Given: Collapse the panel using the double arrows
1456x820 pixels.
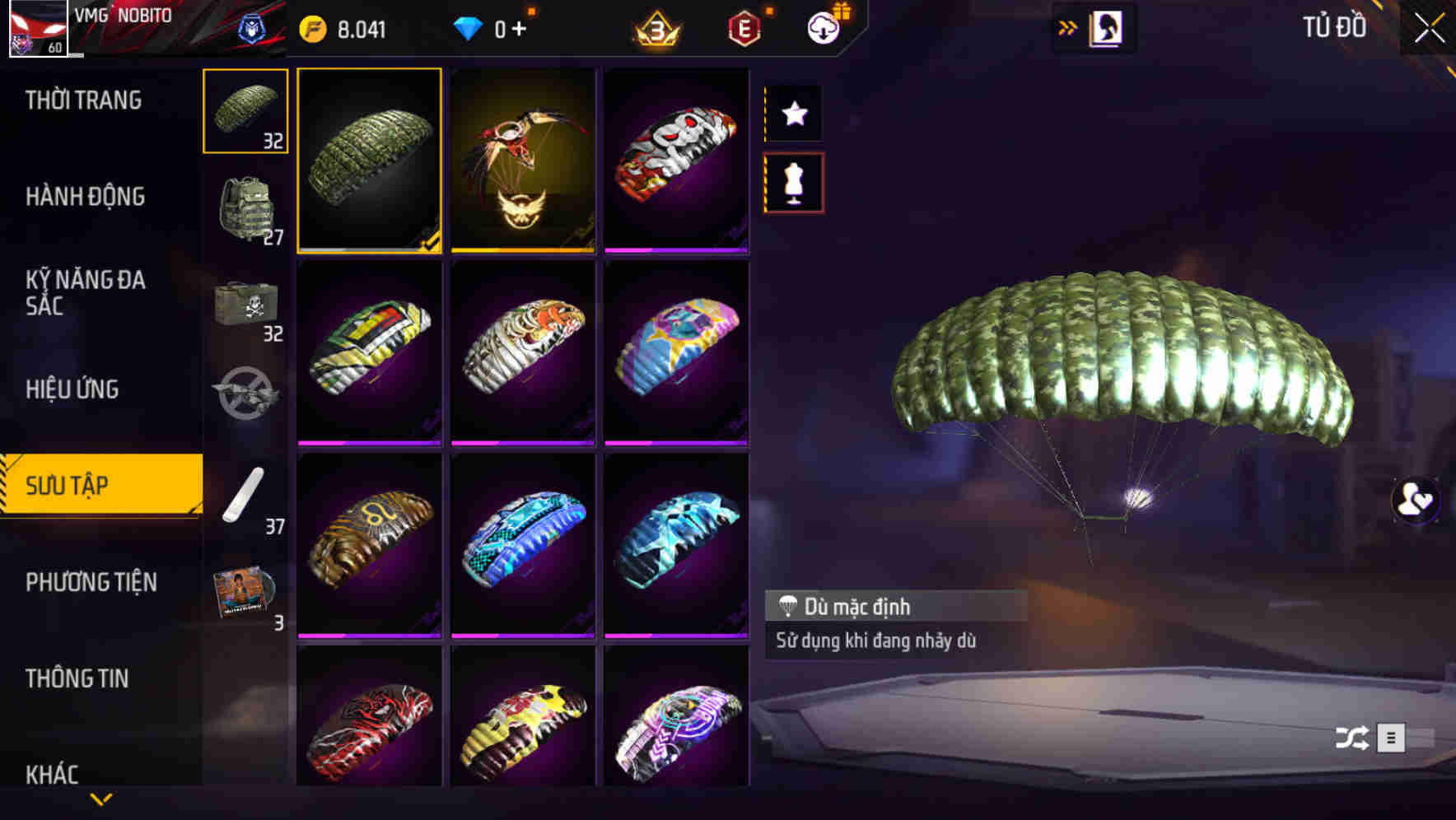Looking at the screenshot, I should [x=1068, y=27].
